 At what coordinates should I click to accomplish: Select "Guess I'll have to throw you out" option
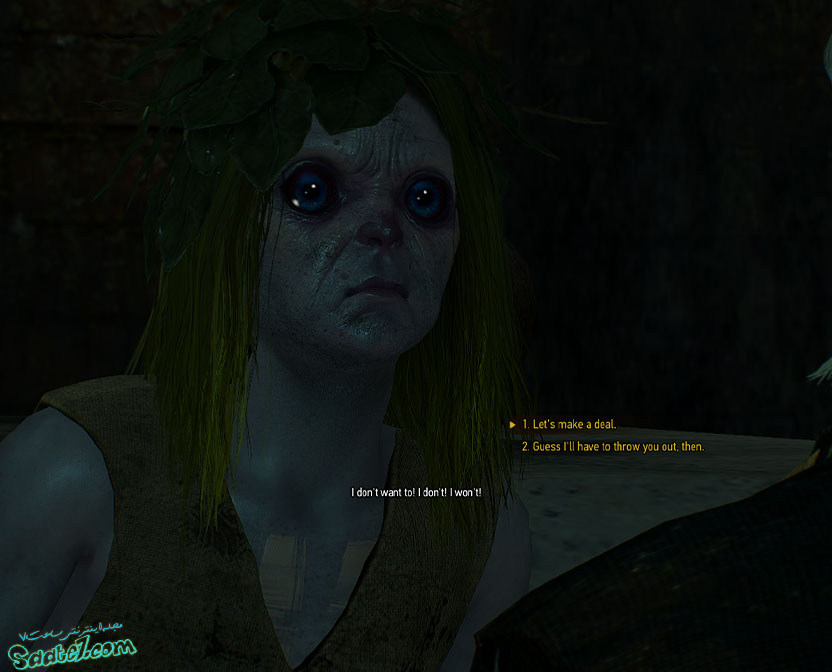point(612,447)
